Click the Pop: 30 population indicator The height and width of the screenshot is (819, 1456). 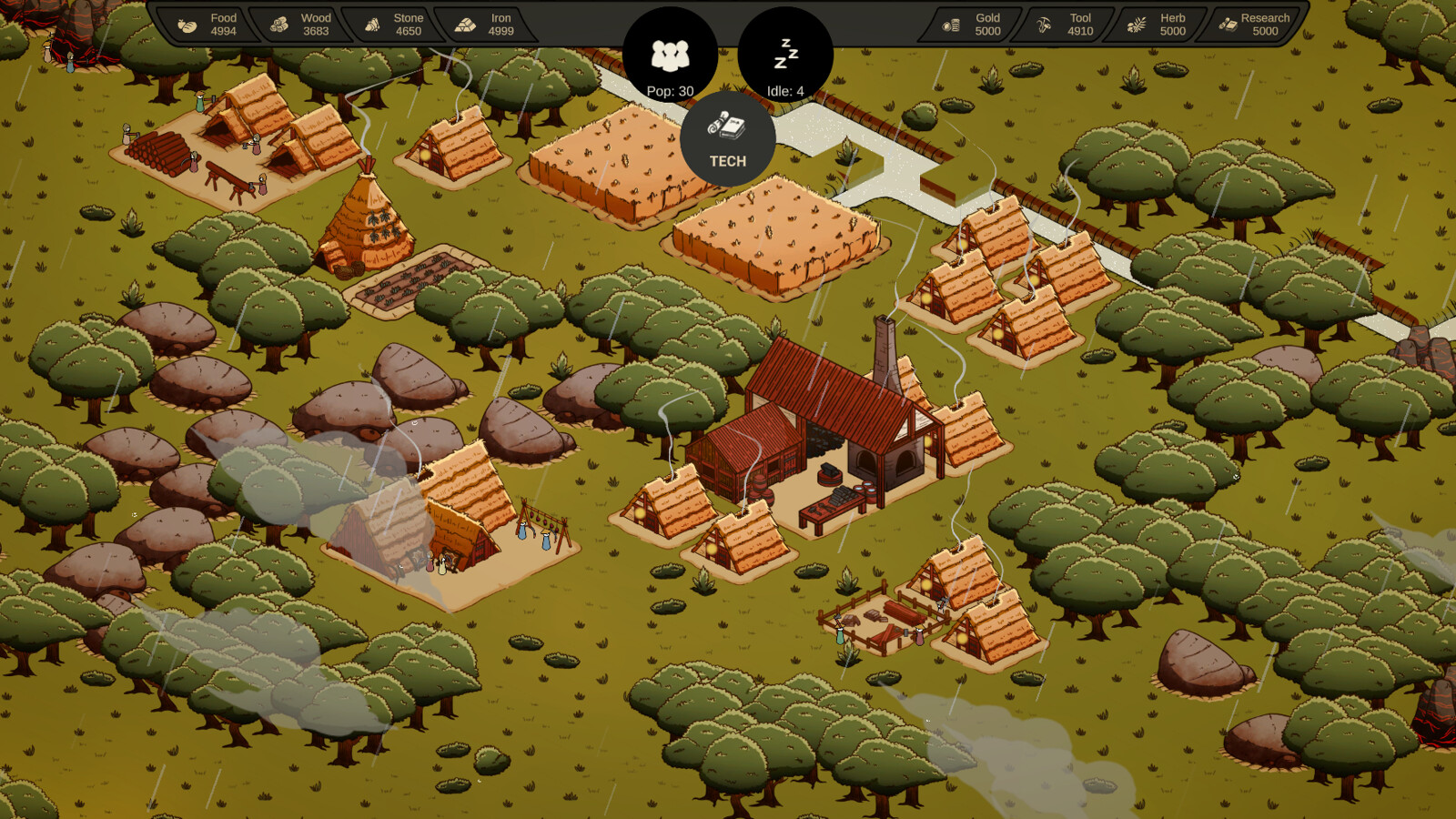[669, 55]
